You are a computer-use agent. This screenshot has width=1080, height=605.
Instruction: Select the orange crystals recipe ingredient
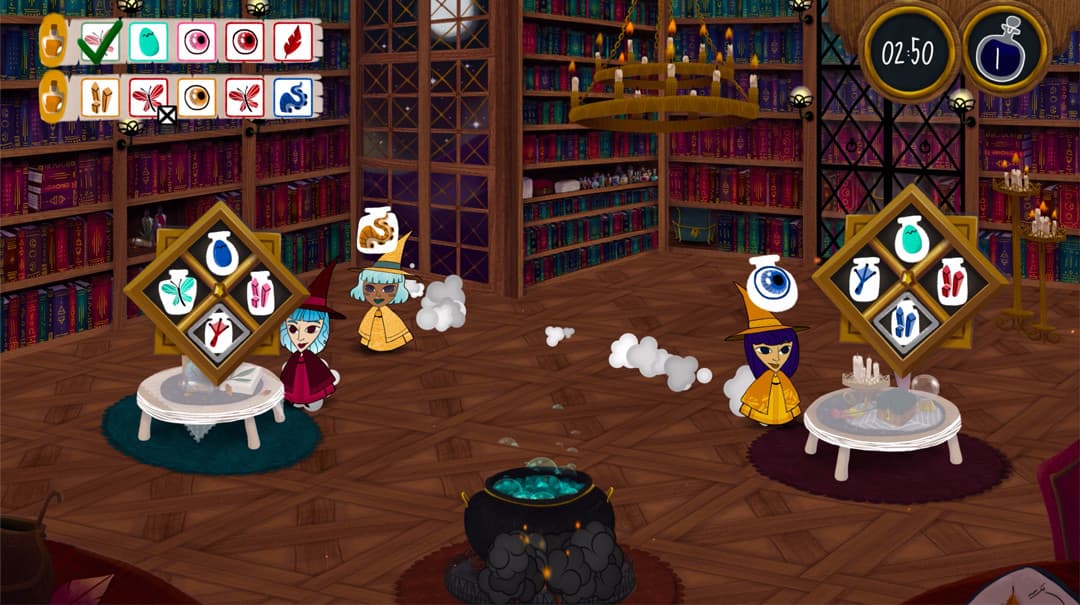click(100, 97)
